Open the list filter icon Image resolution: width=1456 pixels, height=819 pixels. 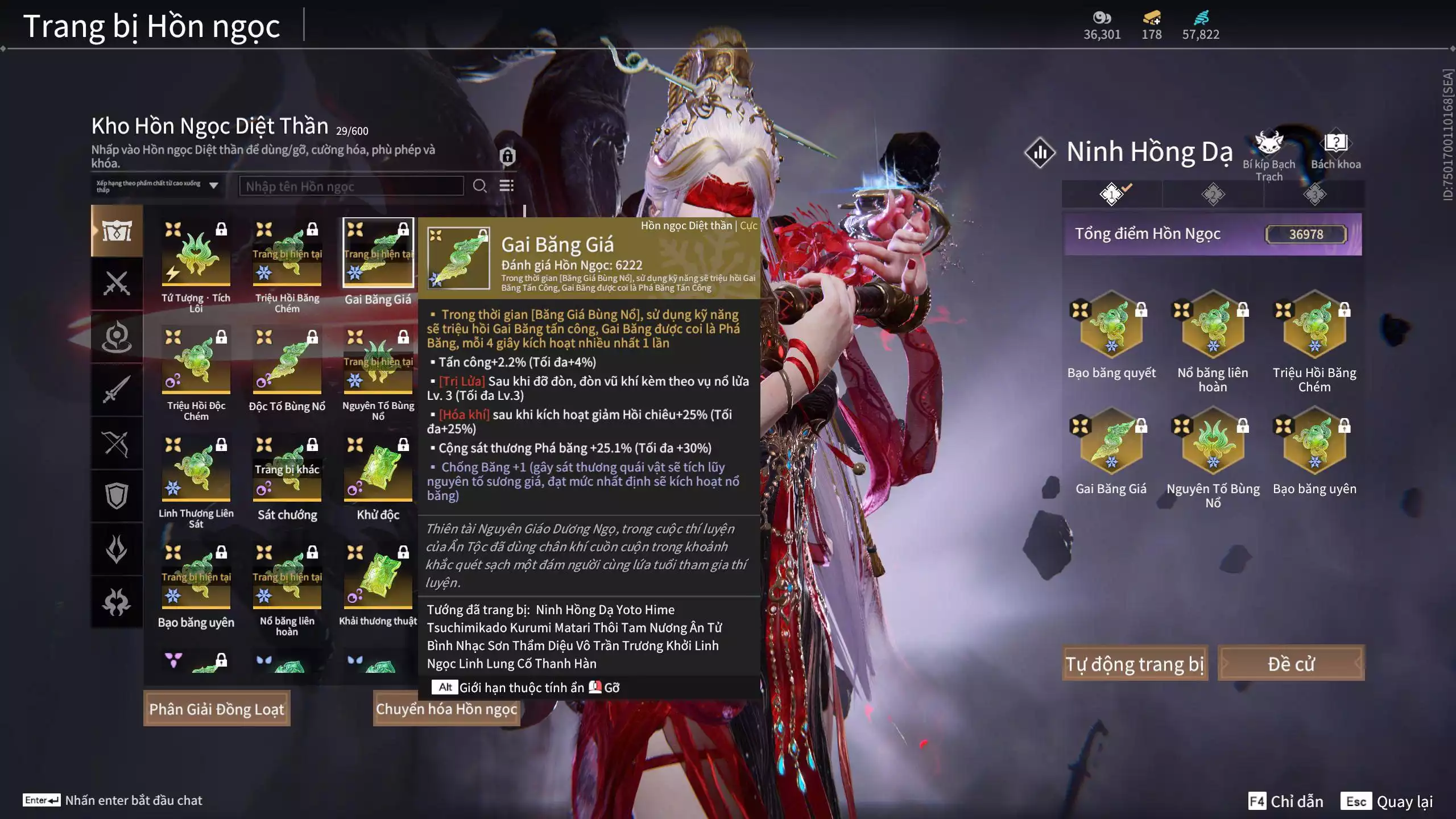click(x=506, y=186)
